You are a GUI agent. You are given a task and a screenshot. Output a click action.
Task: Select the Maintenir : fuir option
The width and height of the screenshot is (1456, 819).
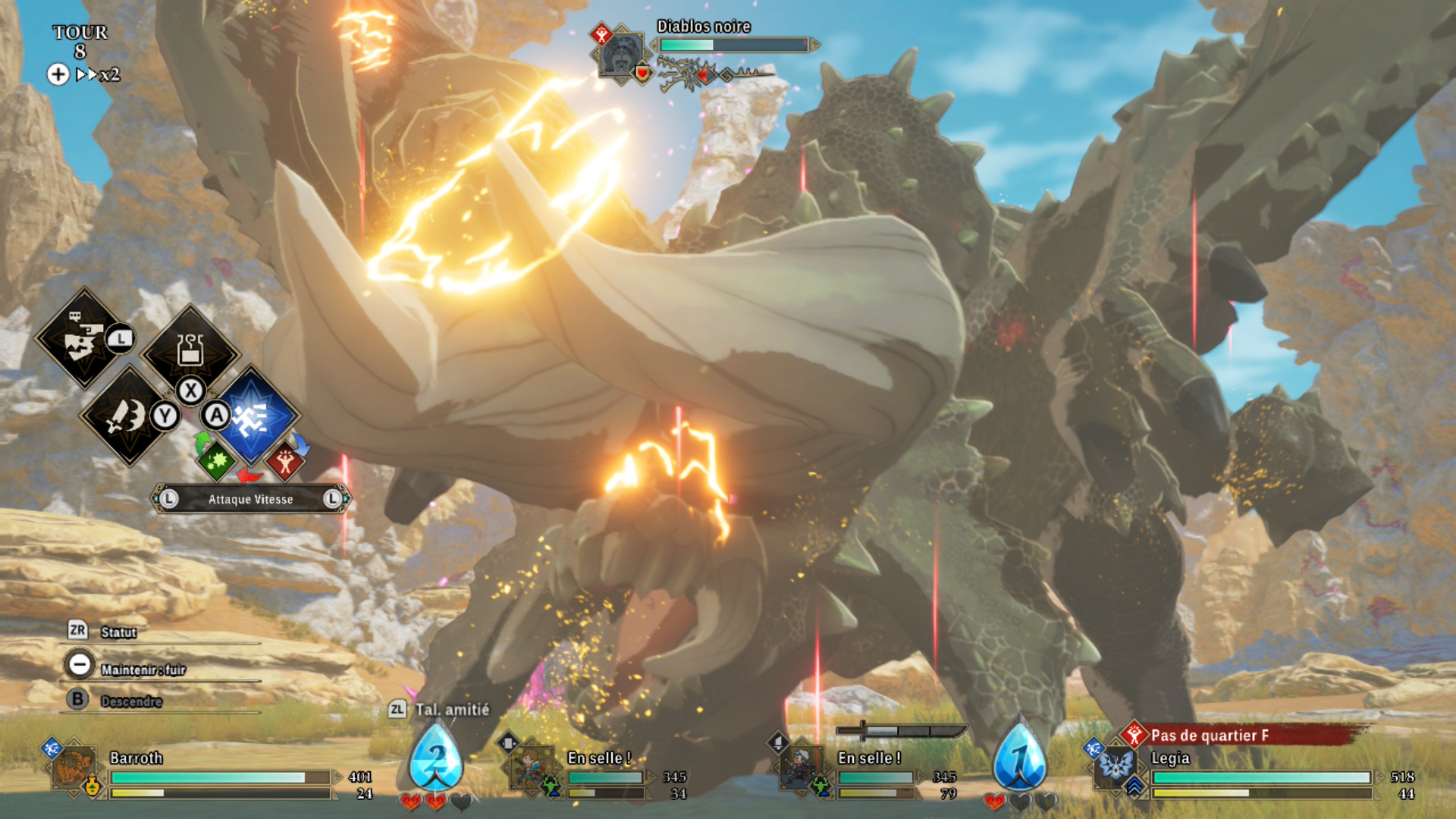click(142, 669)
